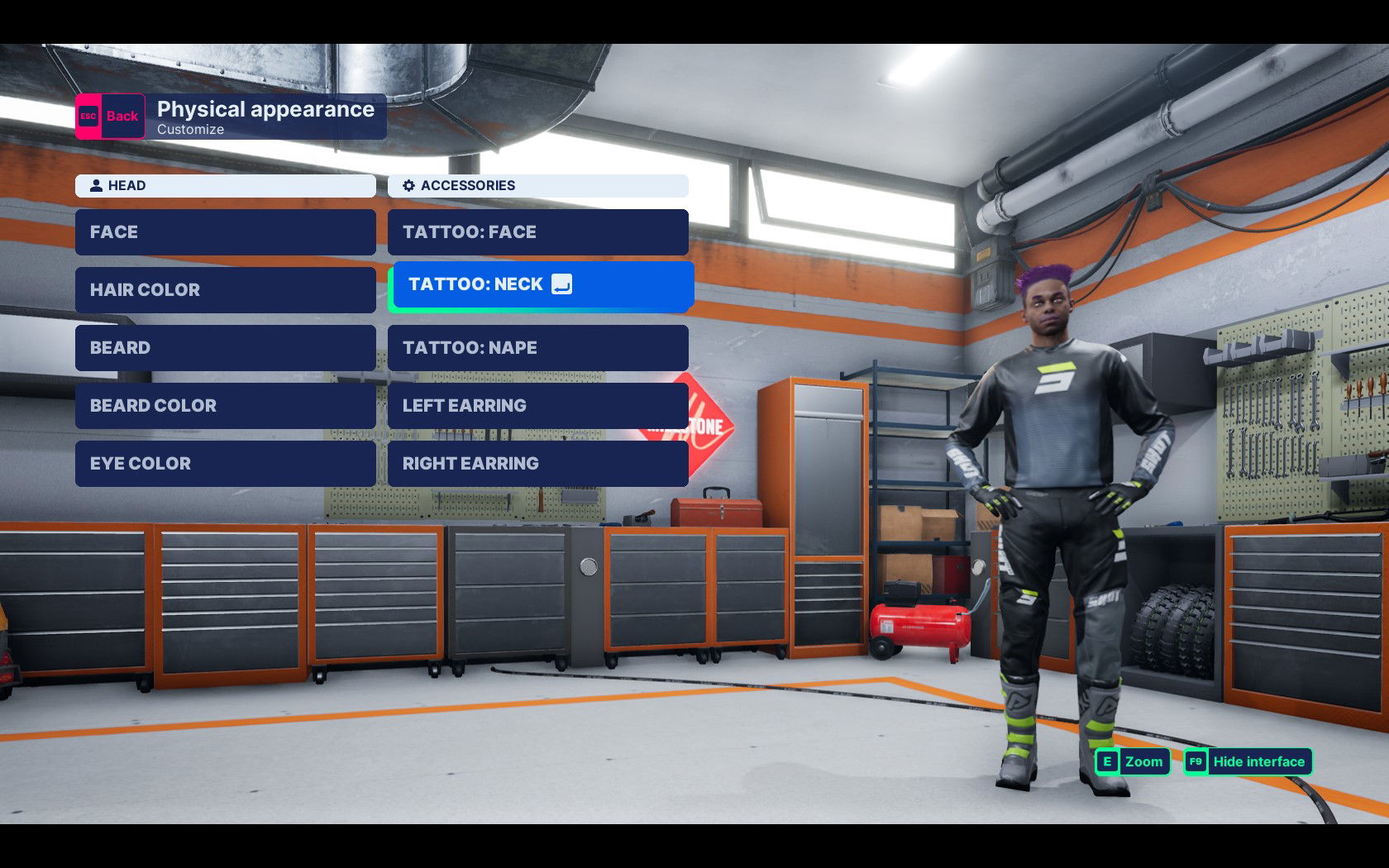
Task: Switch to the HEAD section
Action: [x=224, y=186]
